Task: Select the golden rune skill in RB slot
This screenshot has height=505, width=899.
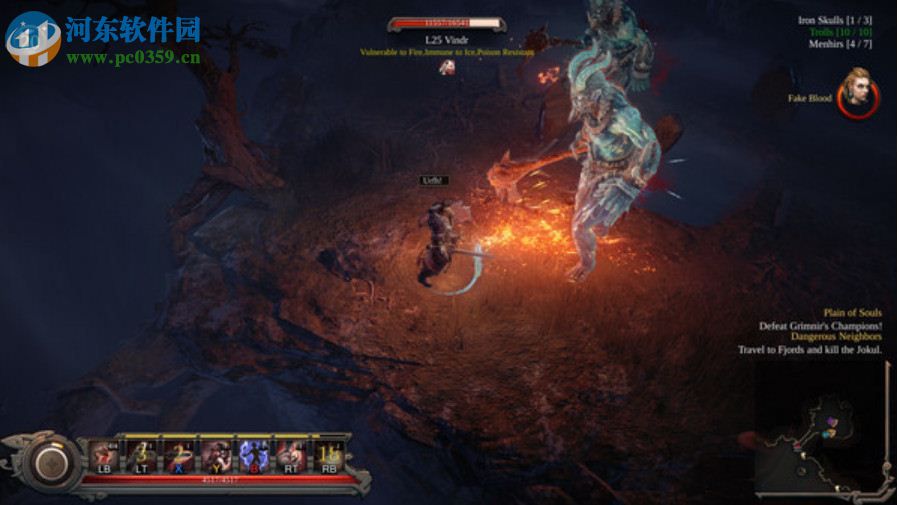Action: point(326,455)
